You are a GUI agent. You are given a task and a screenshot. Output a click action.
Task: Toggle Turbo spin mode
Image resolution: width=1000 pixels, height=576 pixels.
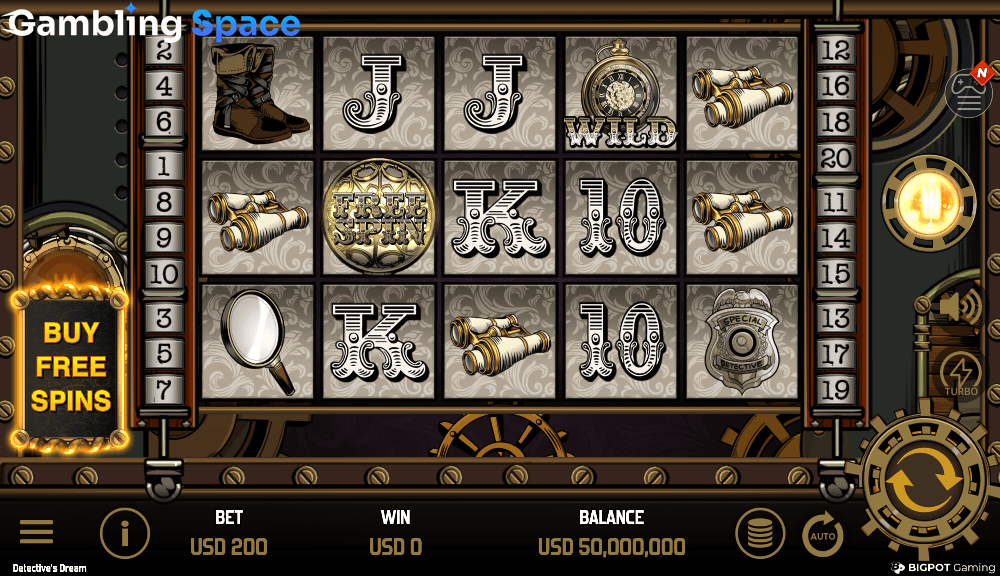point(961,373)
